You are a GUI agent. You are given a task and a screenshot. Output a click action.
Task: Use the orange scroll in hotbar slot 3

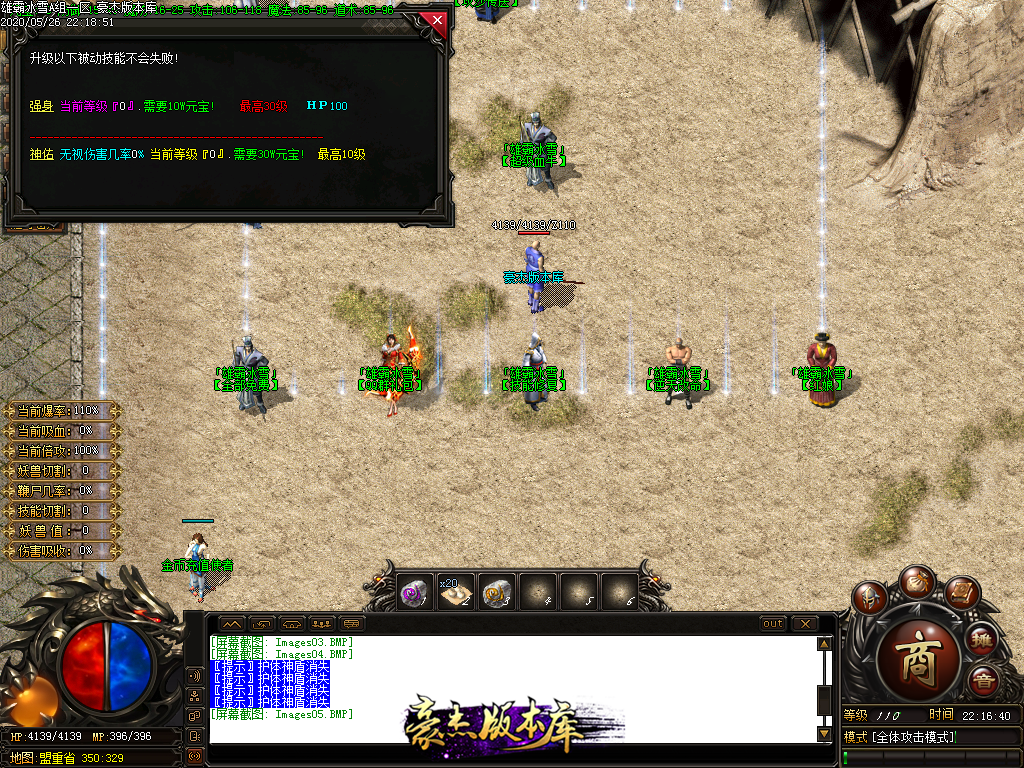(x=496, y=592)
